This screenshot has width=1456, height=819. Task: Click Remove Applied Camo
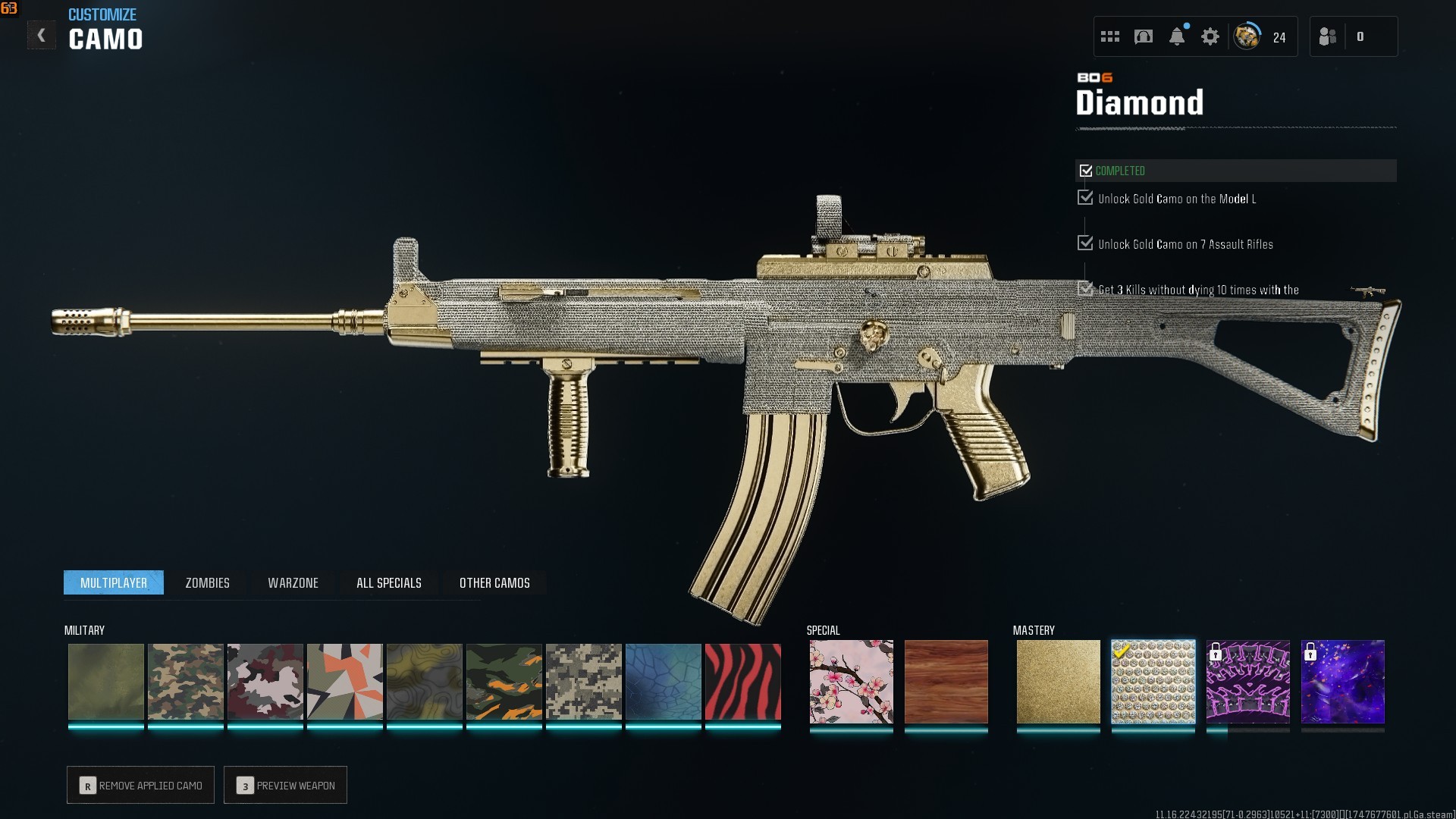coord(141,786)
